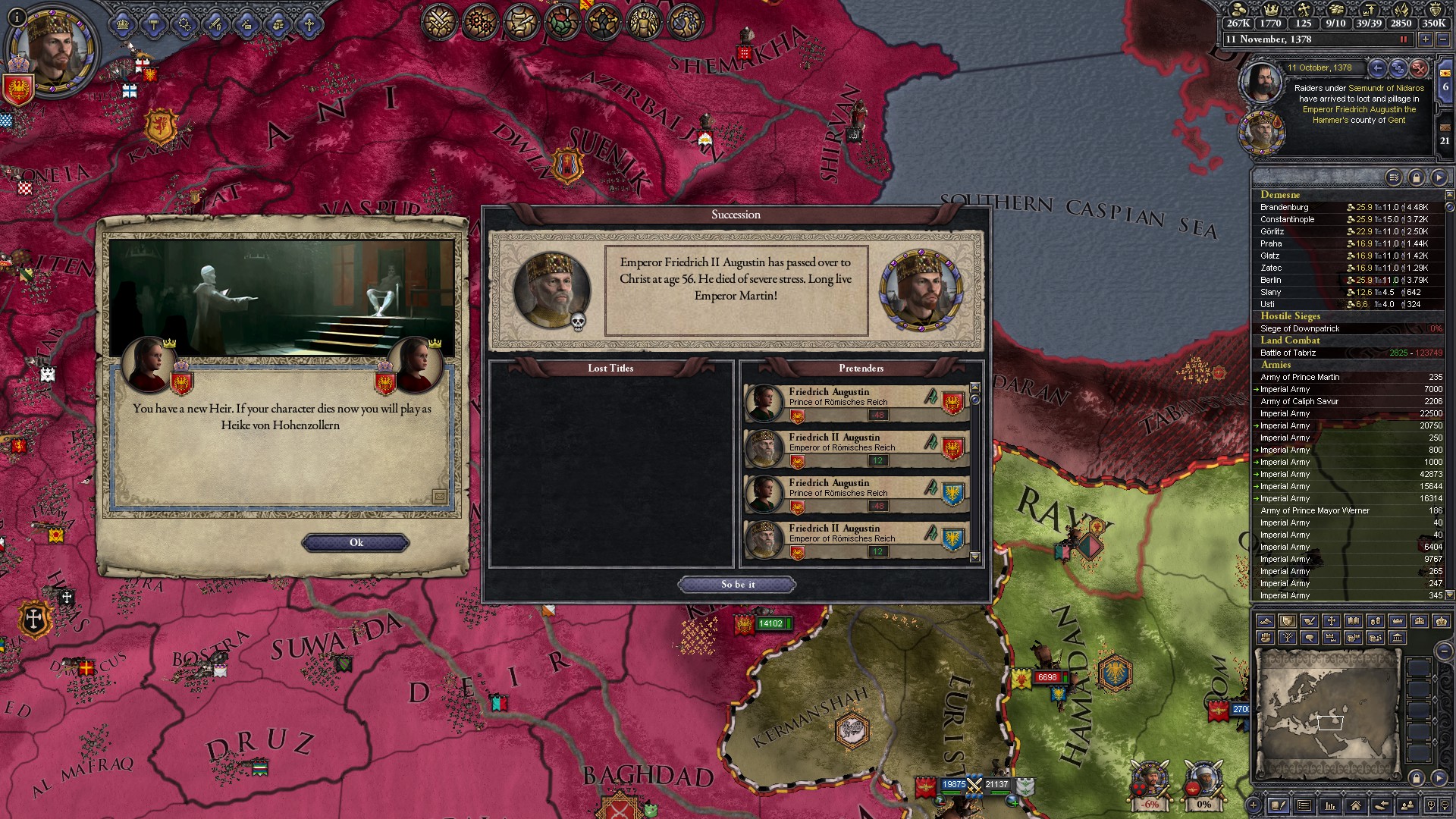Select the terrain map mode icon
This screenshot has height=819, width=1456.
1266,620
